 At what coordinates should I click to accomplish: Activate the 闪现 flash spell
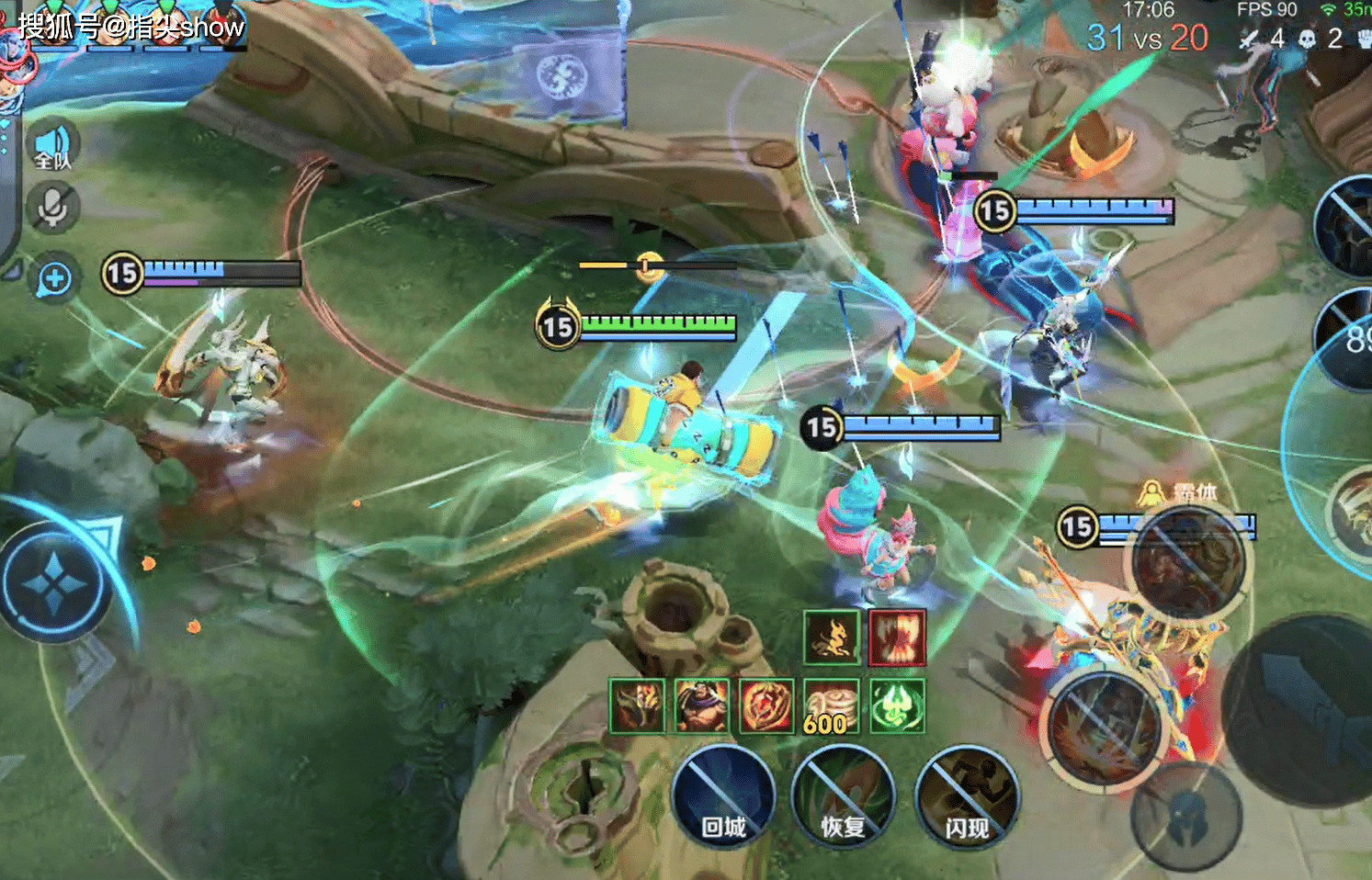pos(967,796)
